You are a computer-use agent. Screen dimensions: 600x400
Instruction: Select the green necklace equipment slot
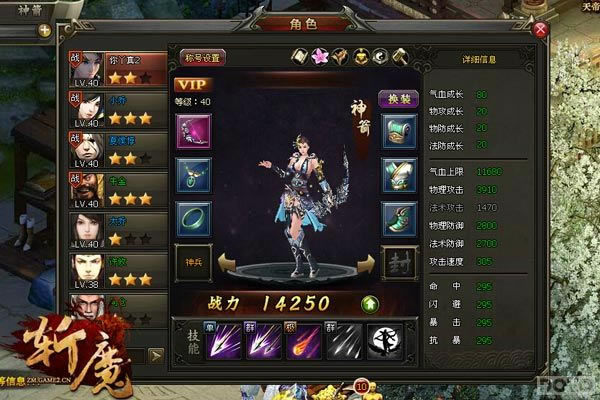(192, 175)
